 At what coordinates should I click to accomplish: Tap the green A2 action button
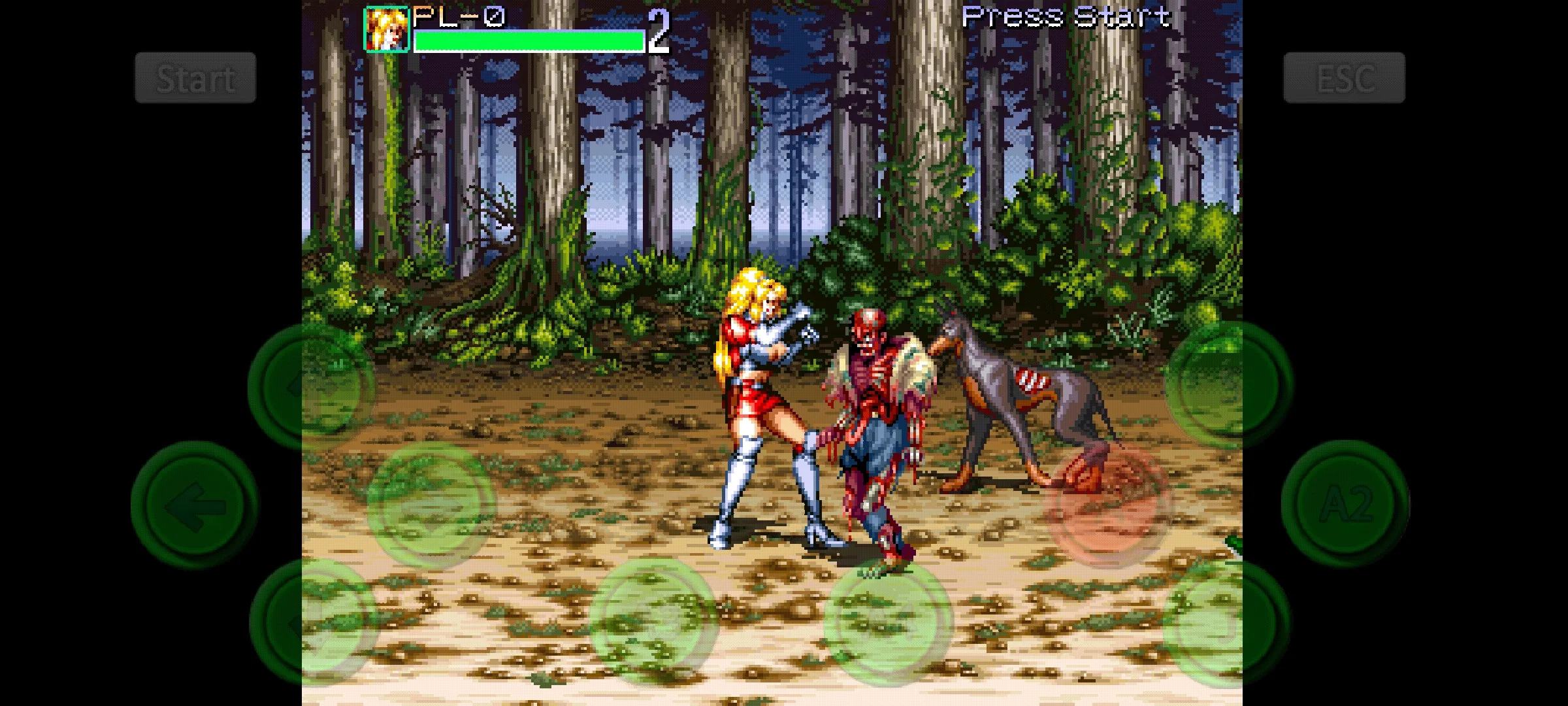pyautogui.click(x=1345, y=504)
